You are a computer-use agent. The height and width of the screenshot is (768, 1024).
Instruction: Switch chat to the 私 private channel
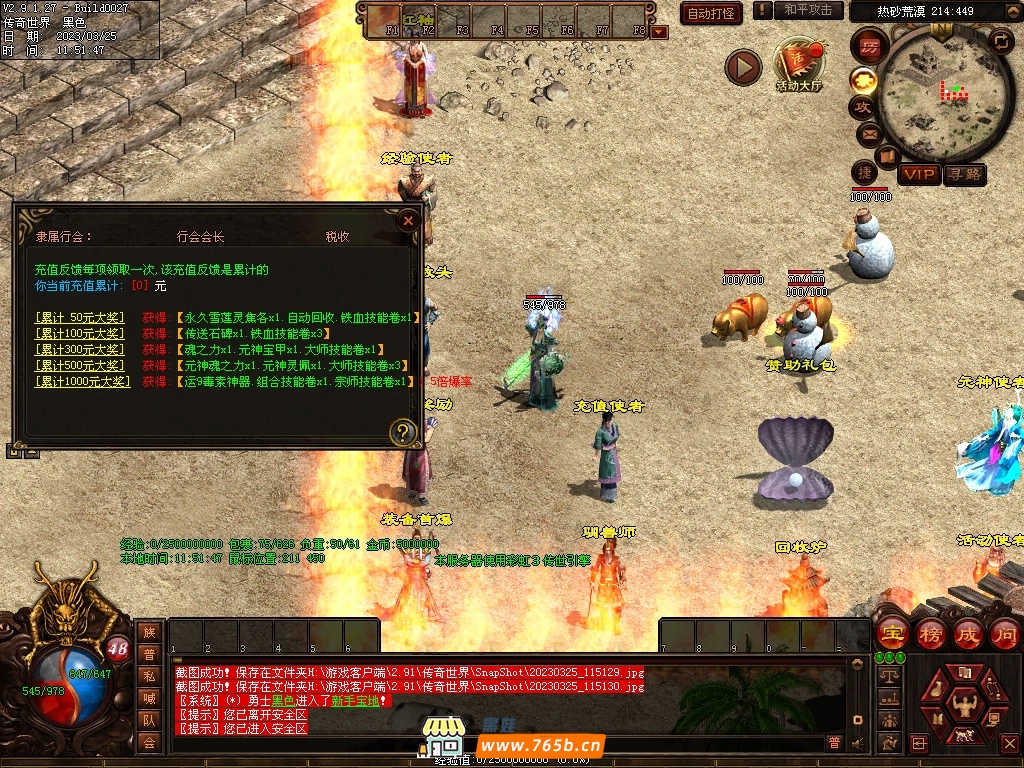[149, 676]
